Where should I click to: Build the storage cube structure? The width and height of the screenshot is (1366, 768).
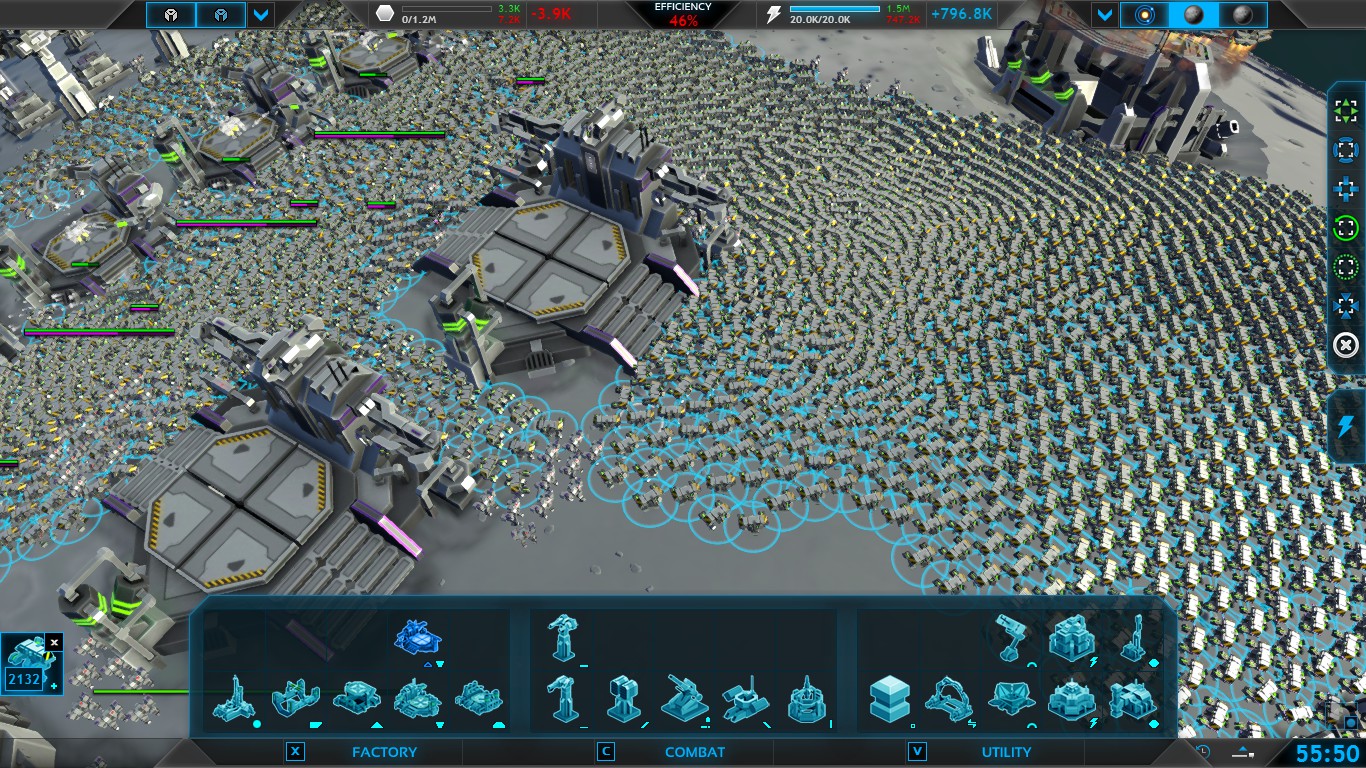[889, 698]
